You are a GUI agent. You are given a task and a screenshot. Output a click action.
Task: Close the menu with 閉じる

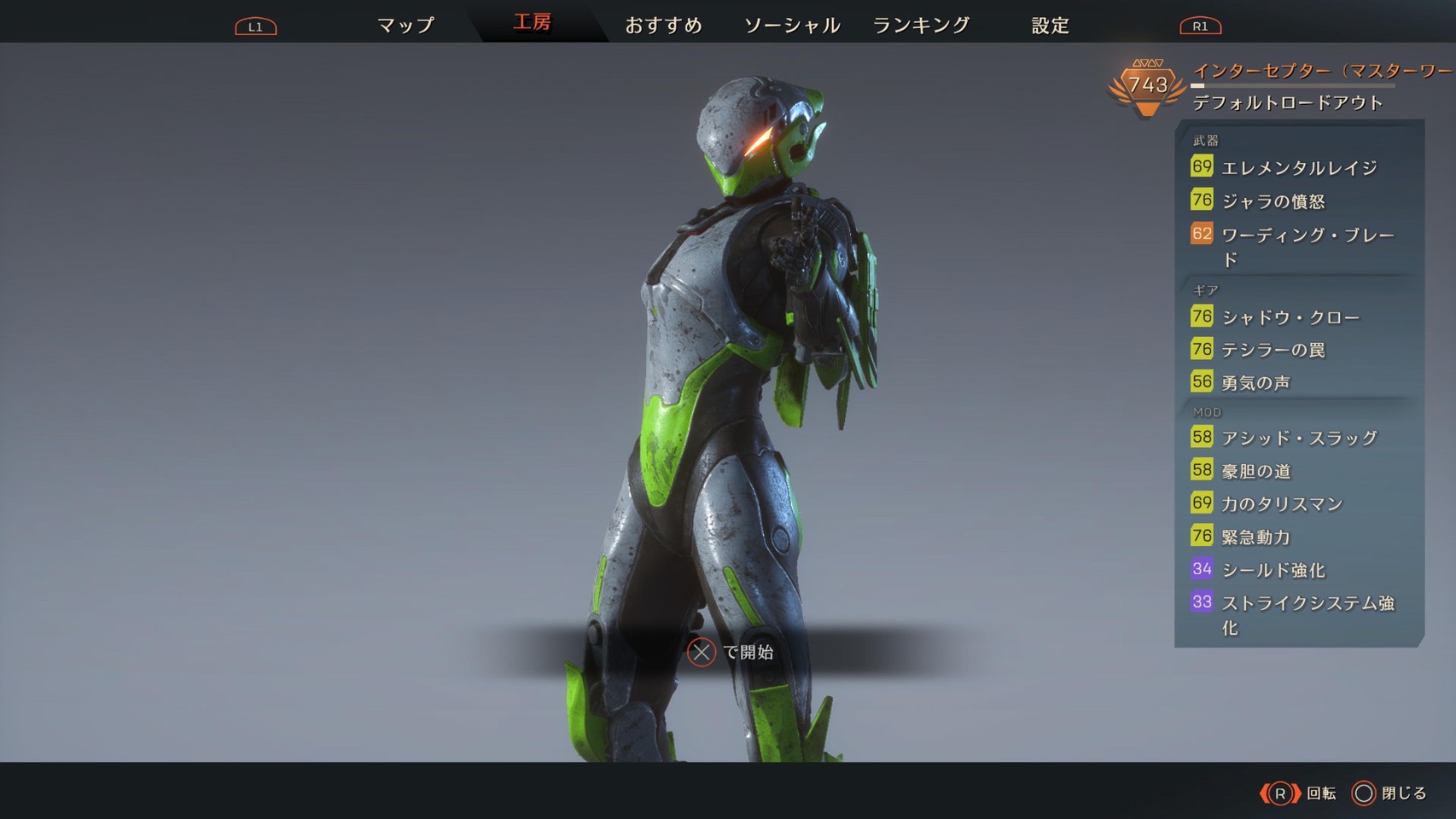tap(1389, 793)
